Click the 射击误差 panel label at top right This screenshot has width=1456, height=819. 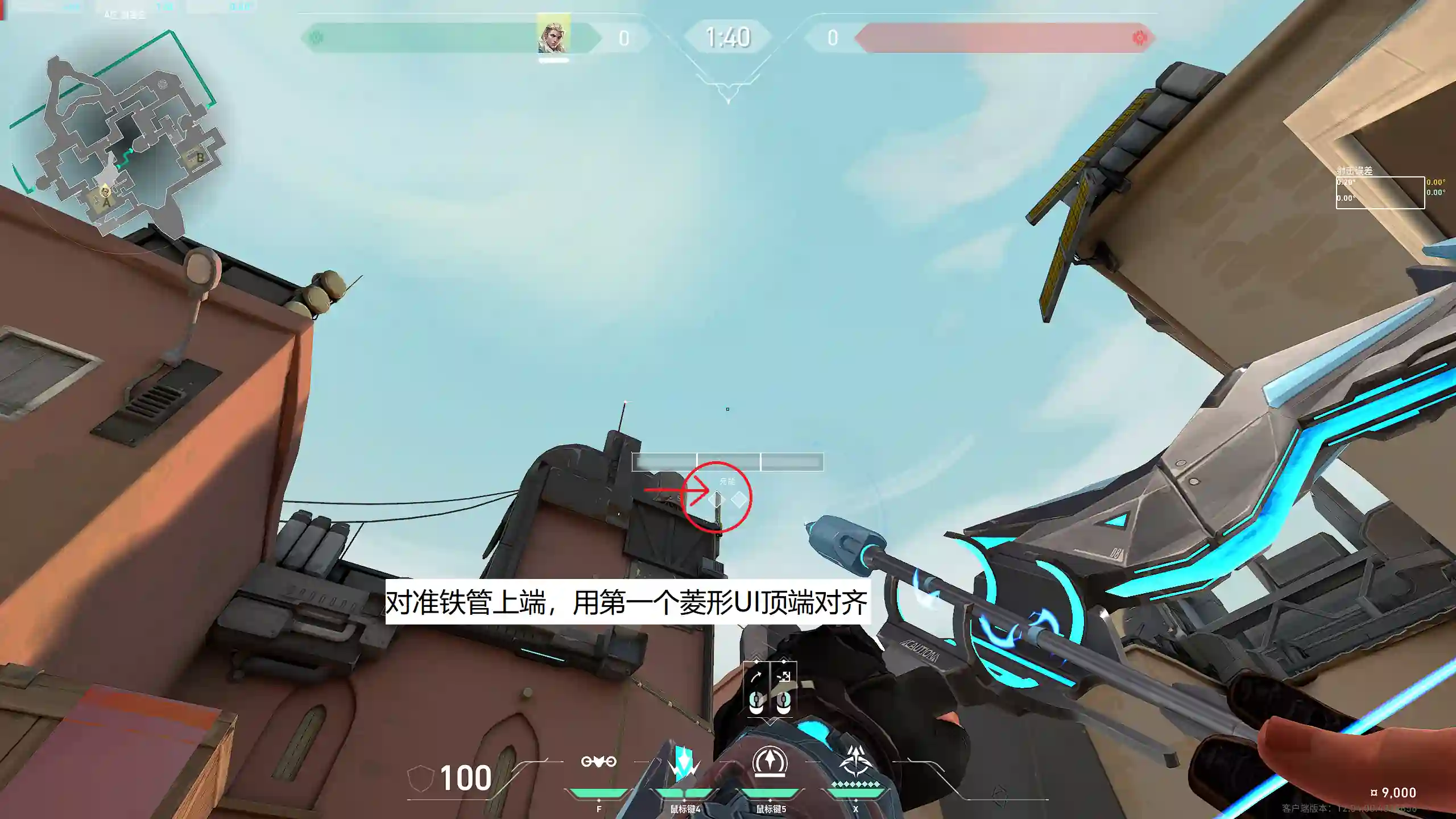click(x=1354, y=171)
